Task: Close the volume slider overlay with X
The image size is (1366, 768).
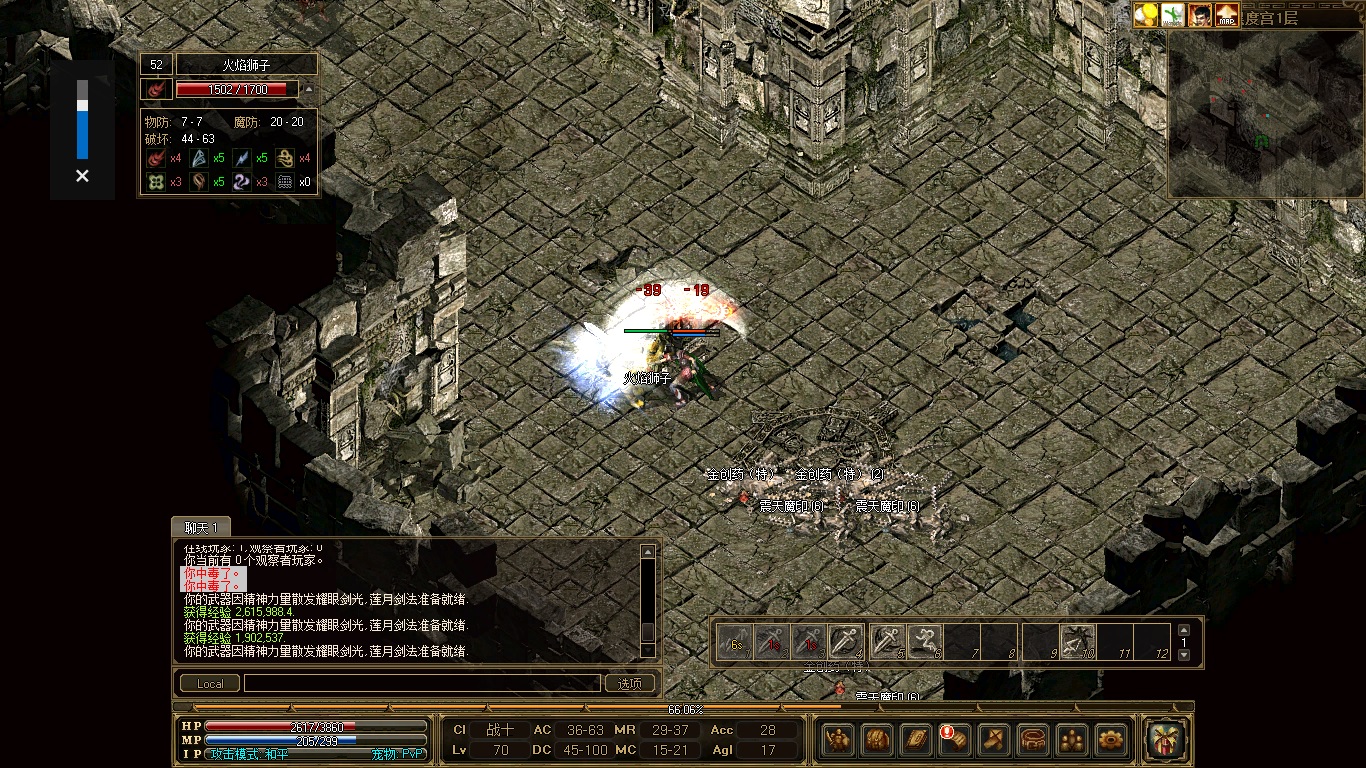Action: 82,176
